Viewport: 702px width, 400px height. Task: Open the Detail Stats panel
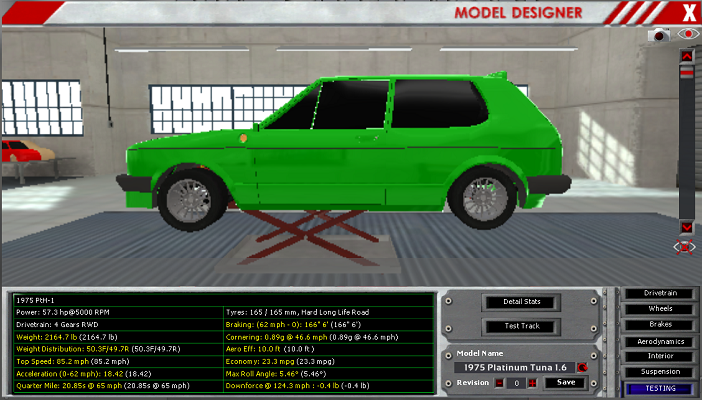point(519,302)
